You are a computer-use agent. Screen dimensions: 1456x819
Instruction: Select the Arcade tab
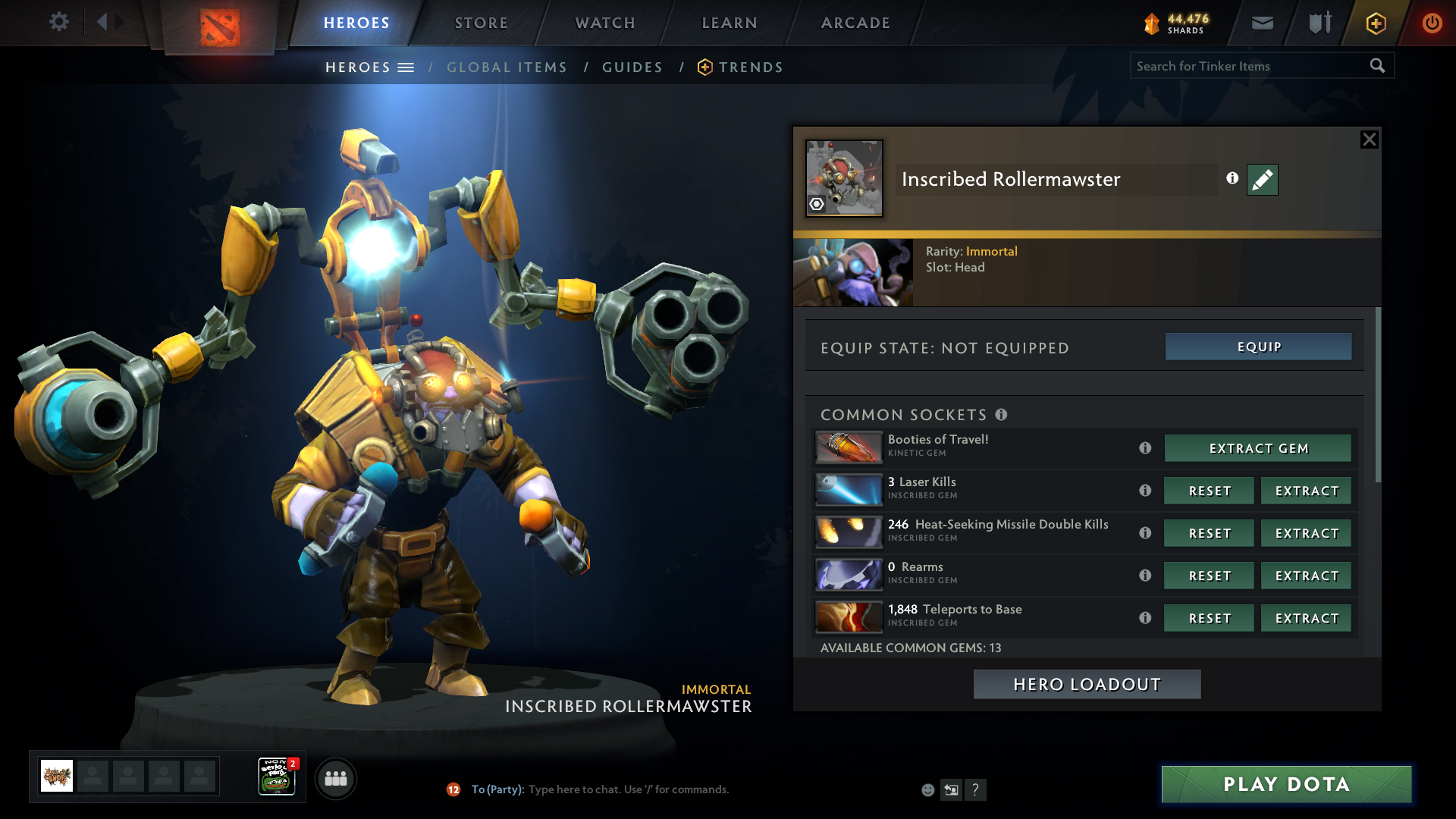(x=855, y=23)
